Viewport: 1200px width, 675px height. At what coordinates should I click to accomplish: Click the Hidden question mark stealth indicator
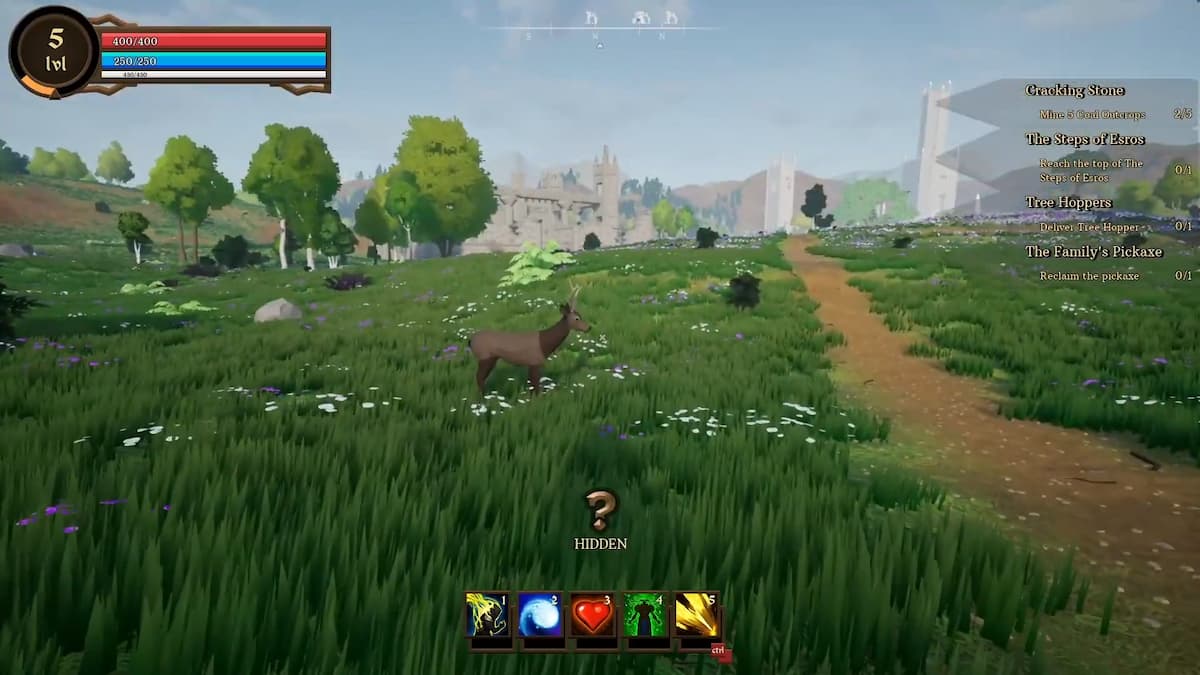pos(600,510)
